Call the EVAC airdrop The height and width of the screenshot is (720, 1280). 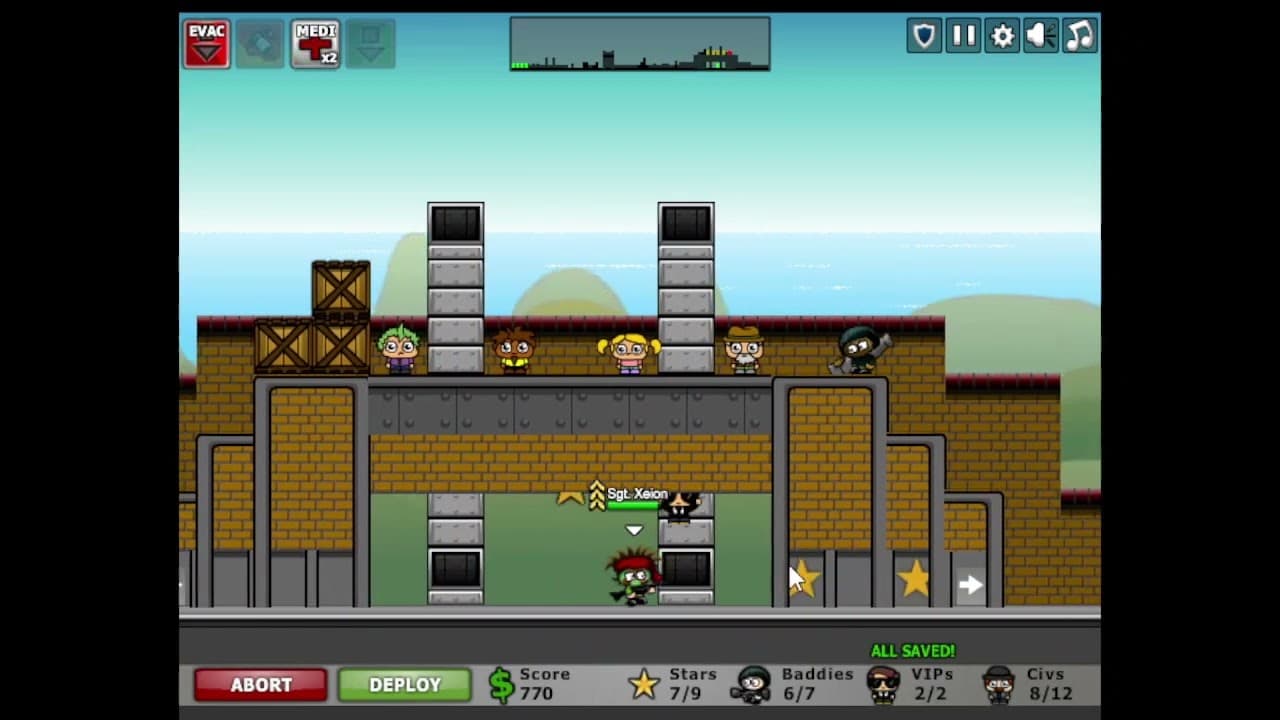point(206,42)
